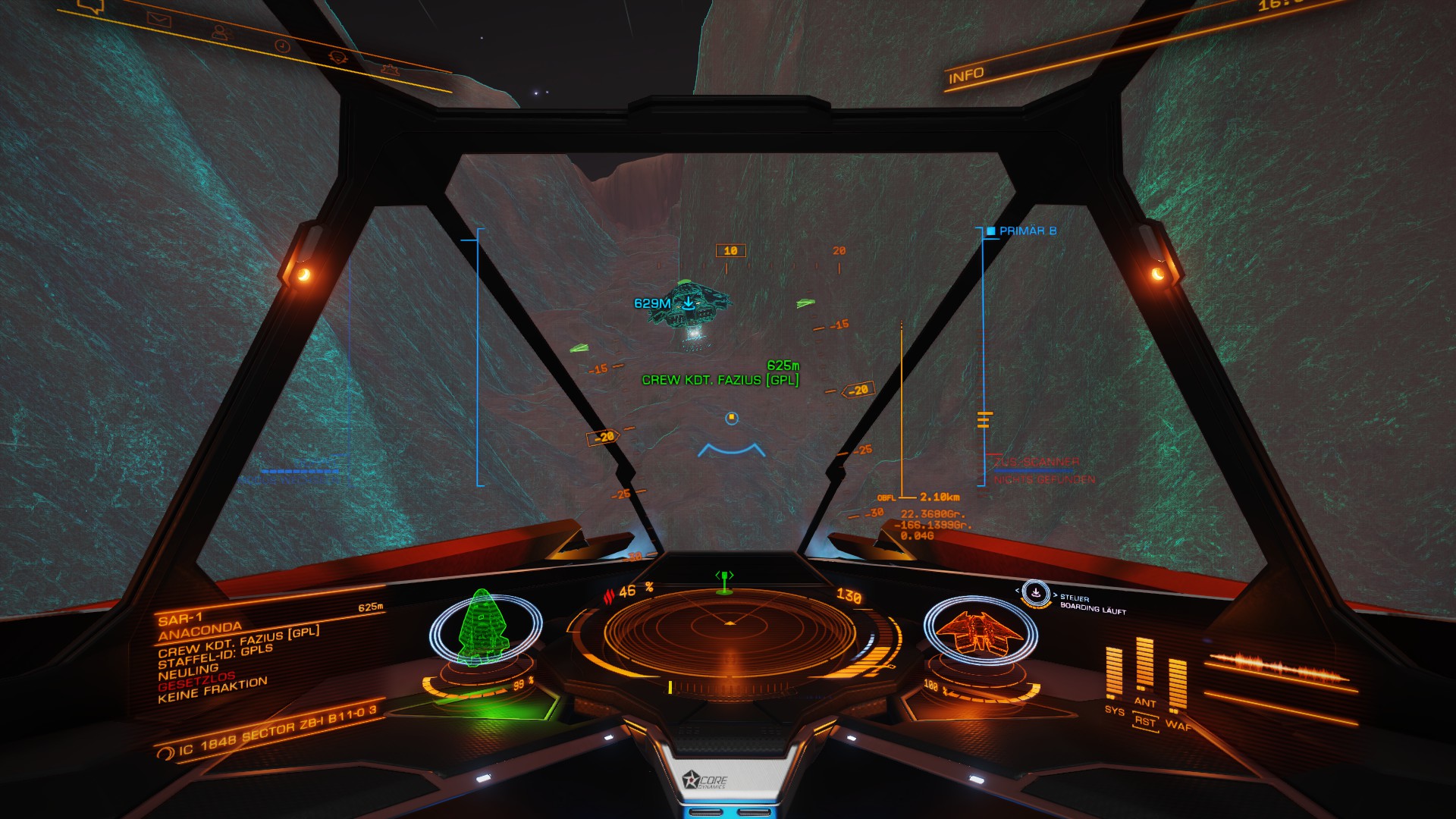This screenshot has width=1456, height=819.
Task: Show the friends list icon tab
Action: pos(221,33)
